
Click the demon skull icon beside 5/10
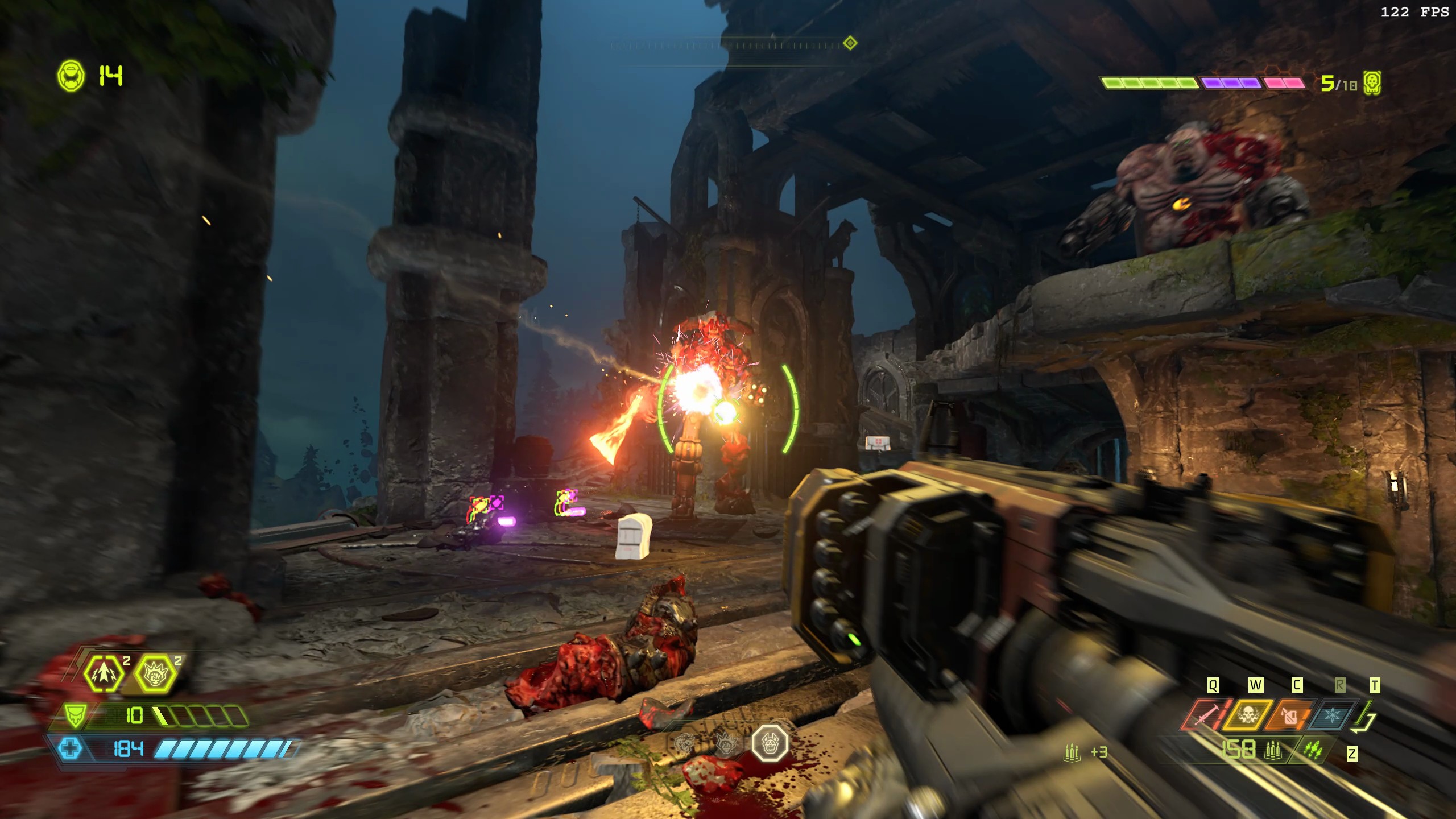pyautogui.click(x=1373, y=84)
